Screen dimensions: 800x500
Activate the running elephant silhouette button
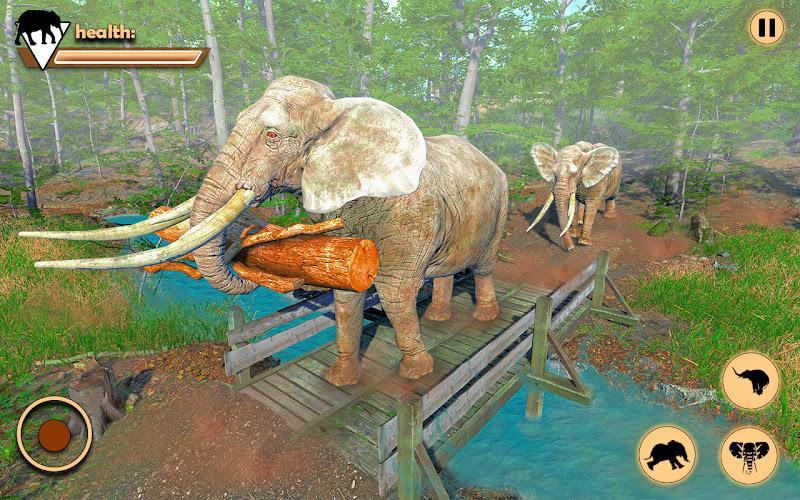pos(667,454)
